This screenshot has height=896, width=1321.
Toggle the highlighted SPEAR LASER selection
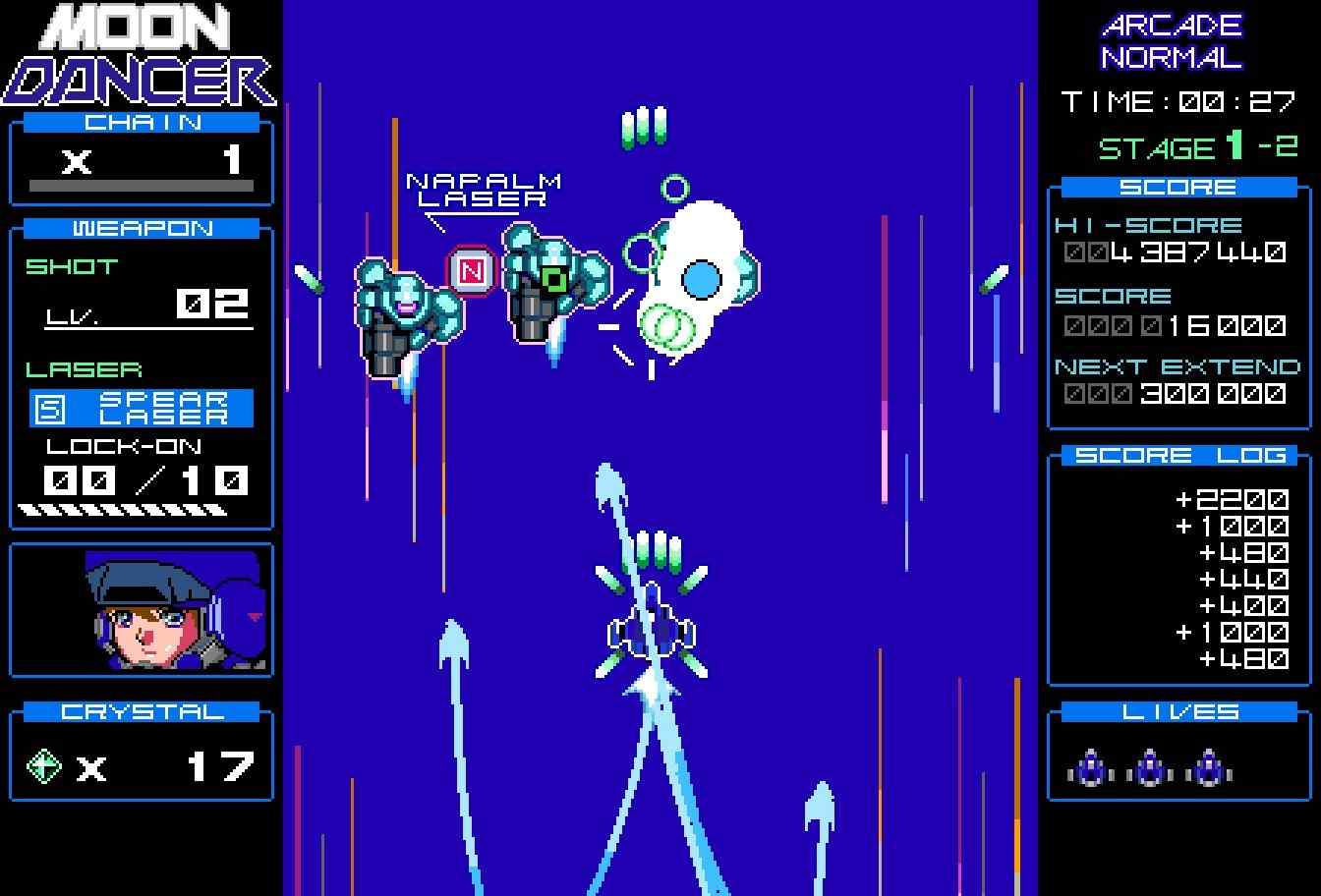pyautogui.click(x=141, y=407)
